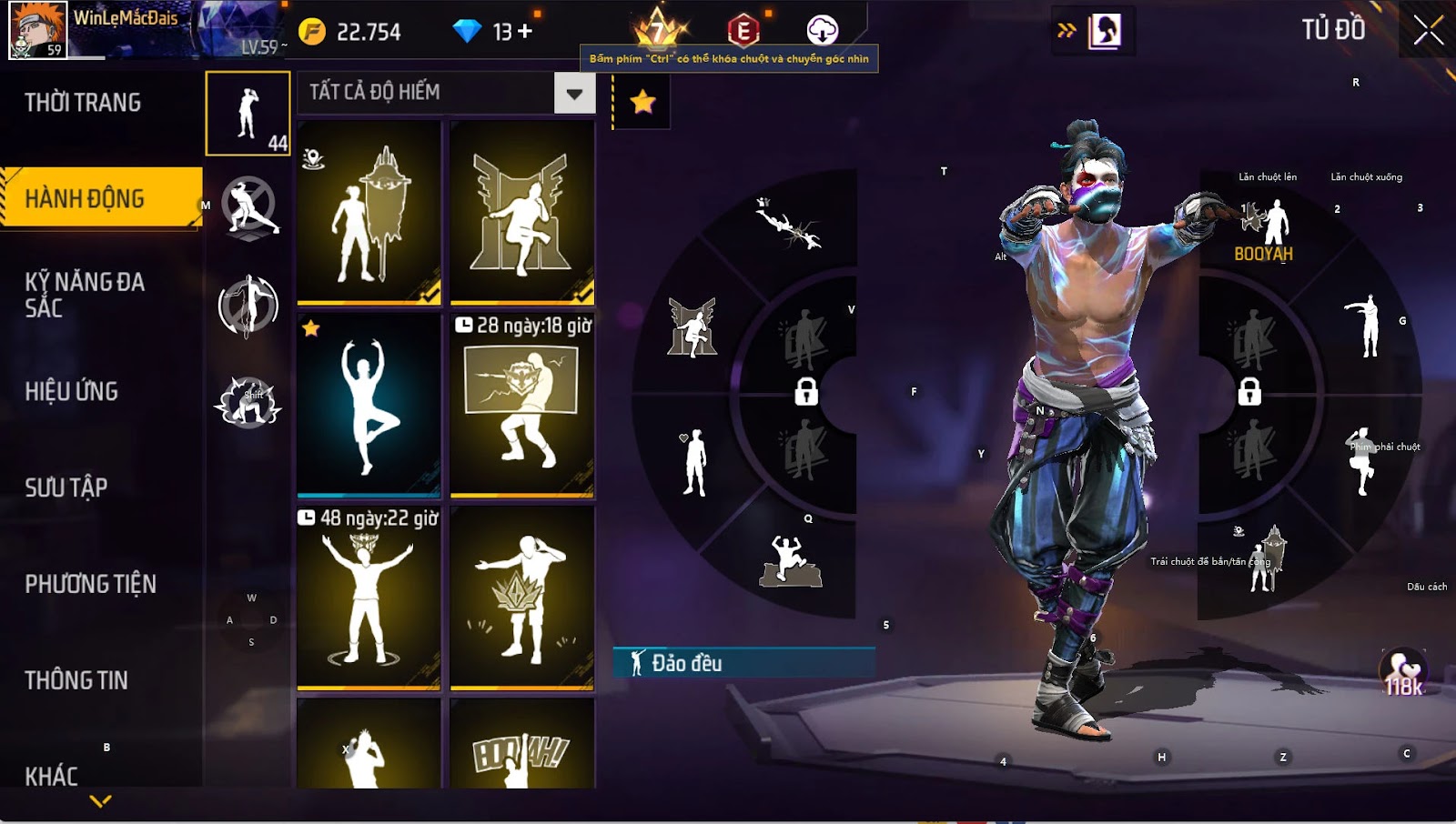Go to the Sưu Tập tab
Viewport: 1456px width, 824px height.
pyautogui.click(x=66, y=487)
